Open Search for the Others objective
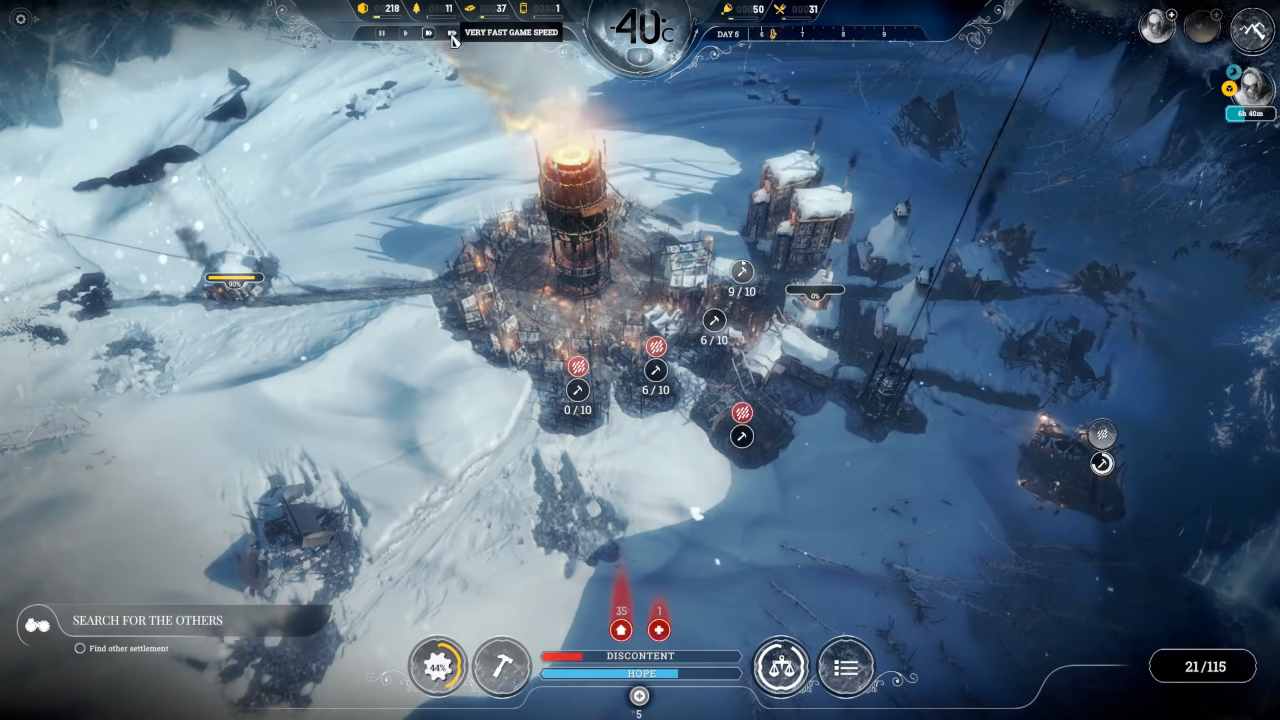 point(147,621)
